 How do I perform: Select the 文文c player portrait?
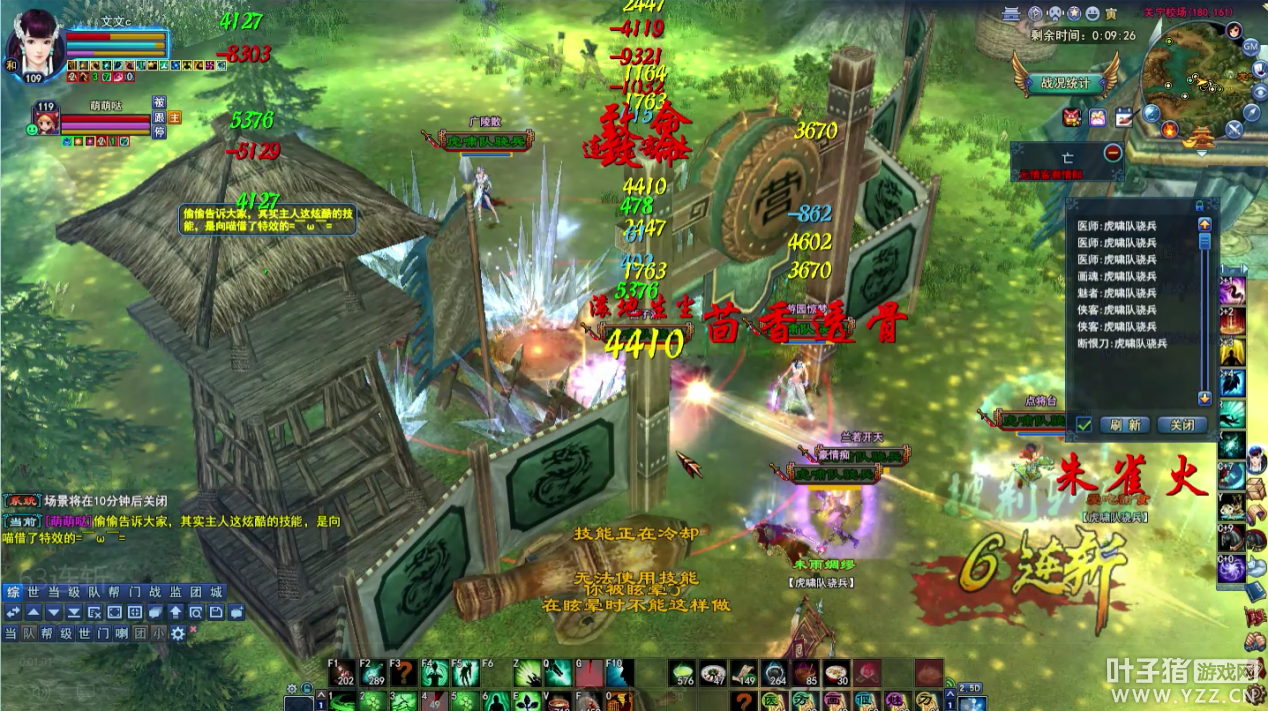point(34,42)
